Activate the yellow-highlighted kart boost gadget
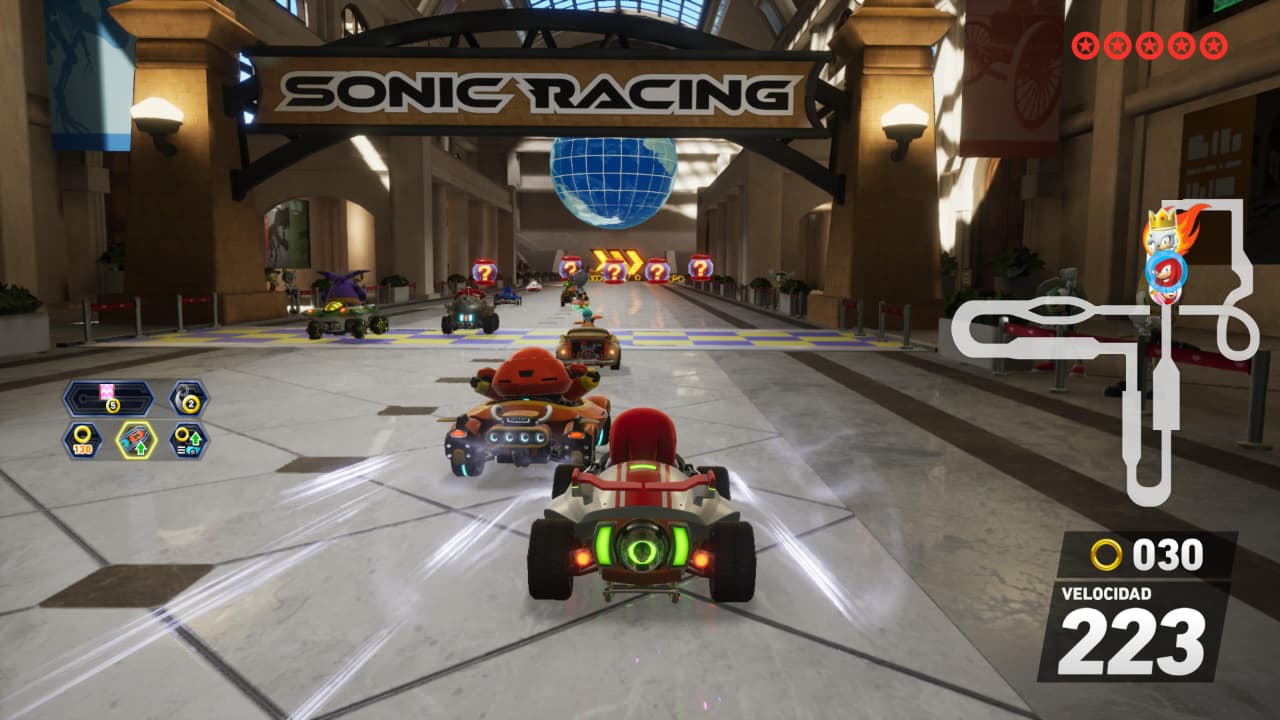Screen dimensions: 1280x720 [135, 440]
